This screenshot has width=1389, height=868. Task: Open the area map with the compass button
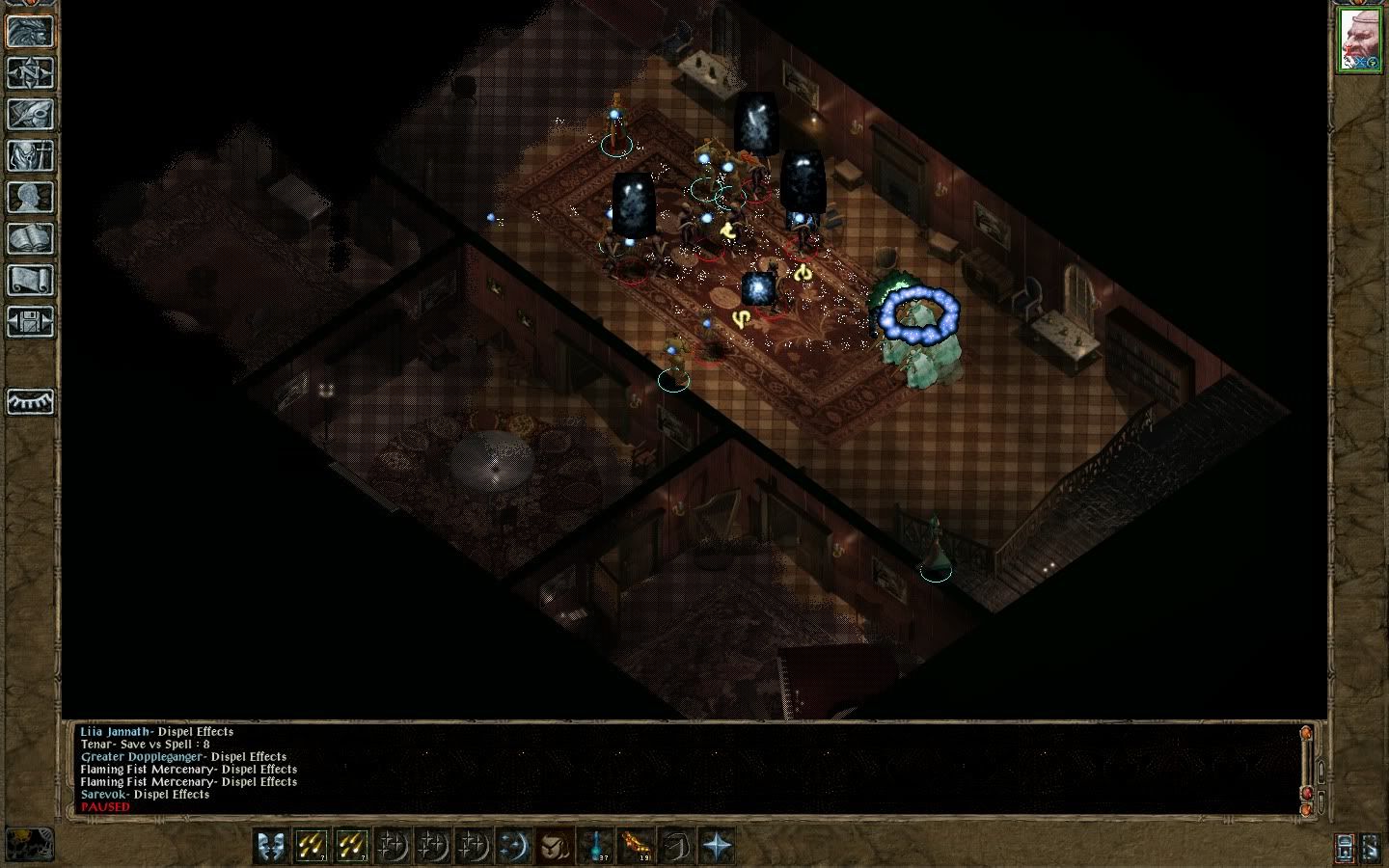coord(30,72)
